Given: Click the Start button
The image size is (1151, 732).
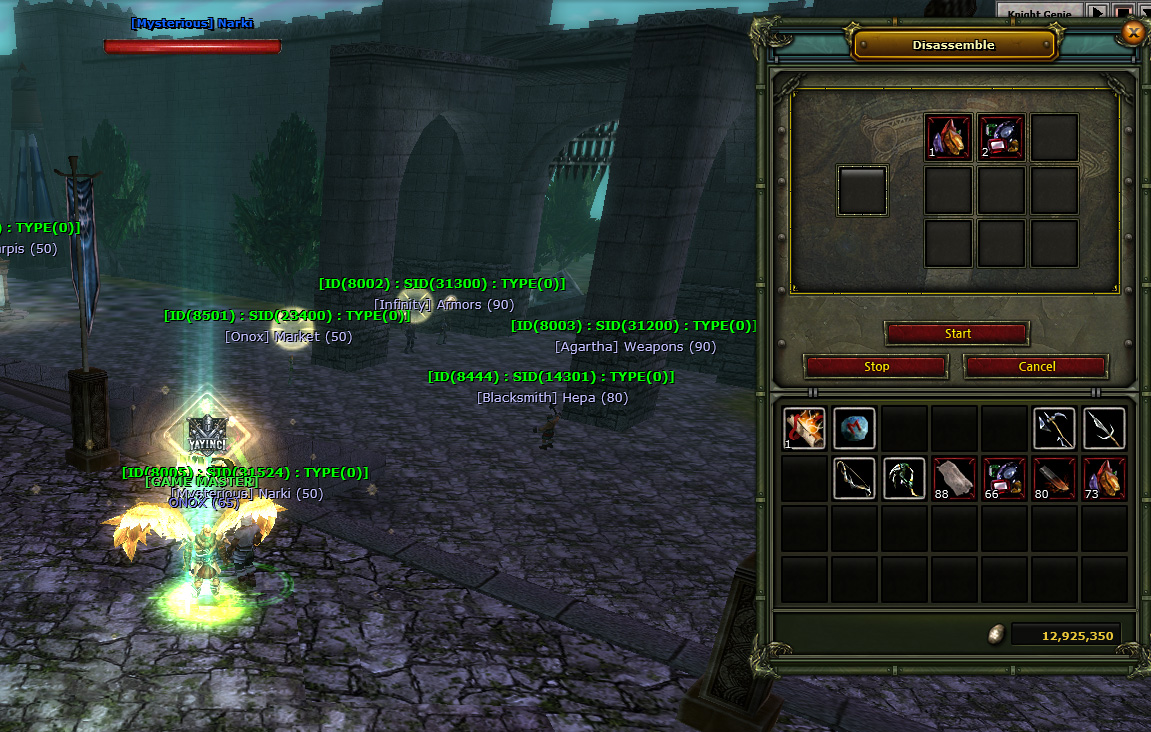Looking at the screenshot, I should coord(957,334).
